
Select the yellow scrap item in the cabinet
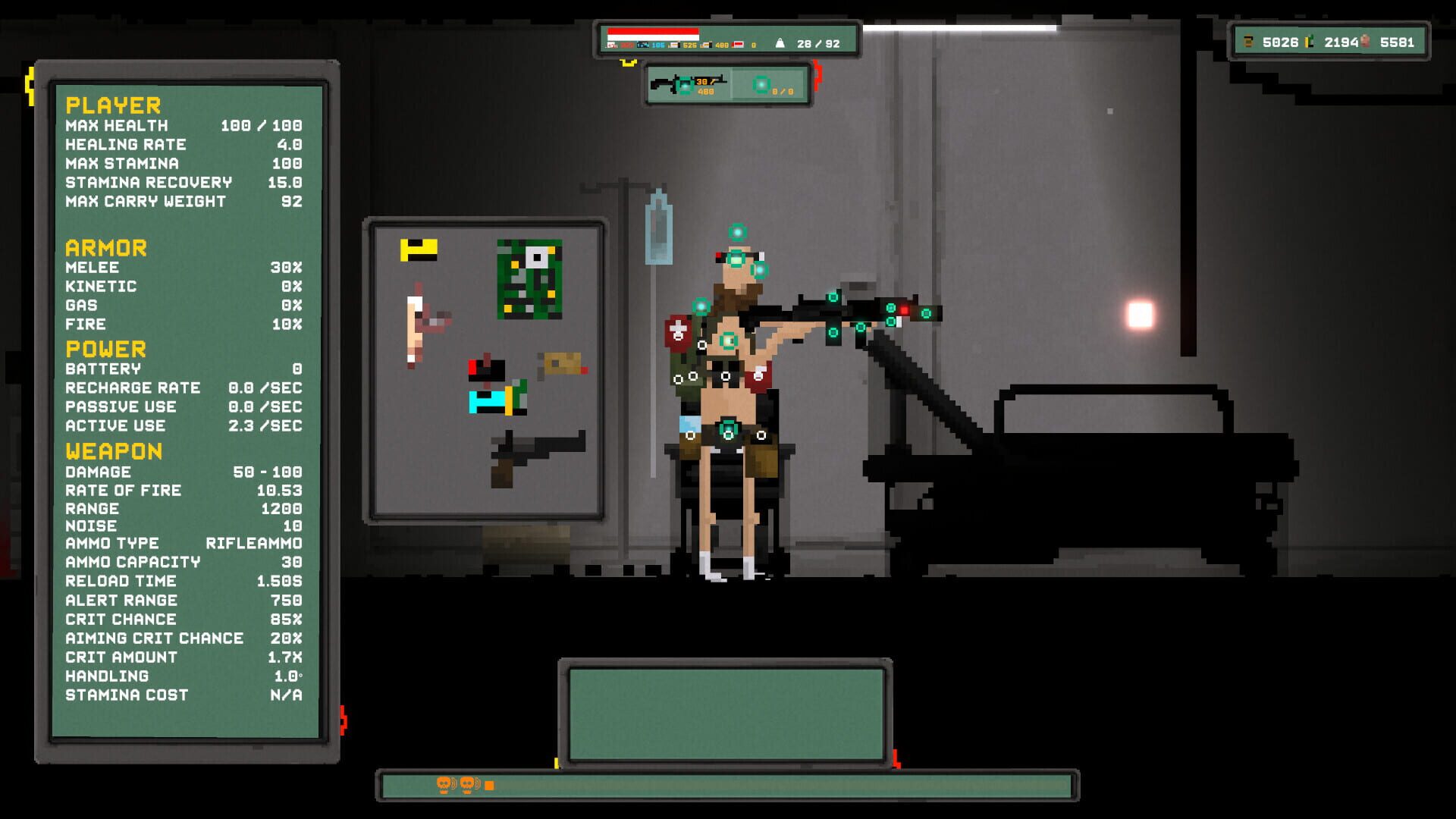click(x=419, y=250)
